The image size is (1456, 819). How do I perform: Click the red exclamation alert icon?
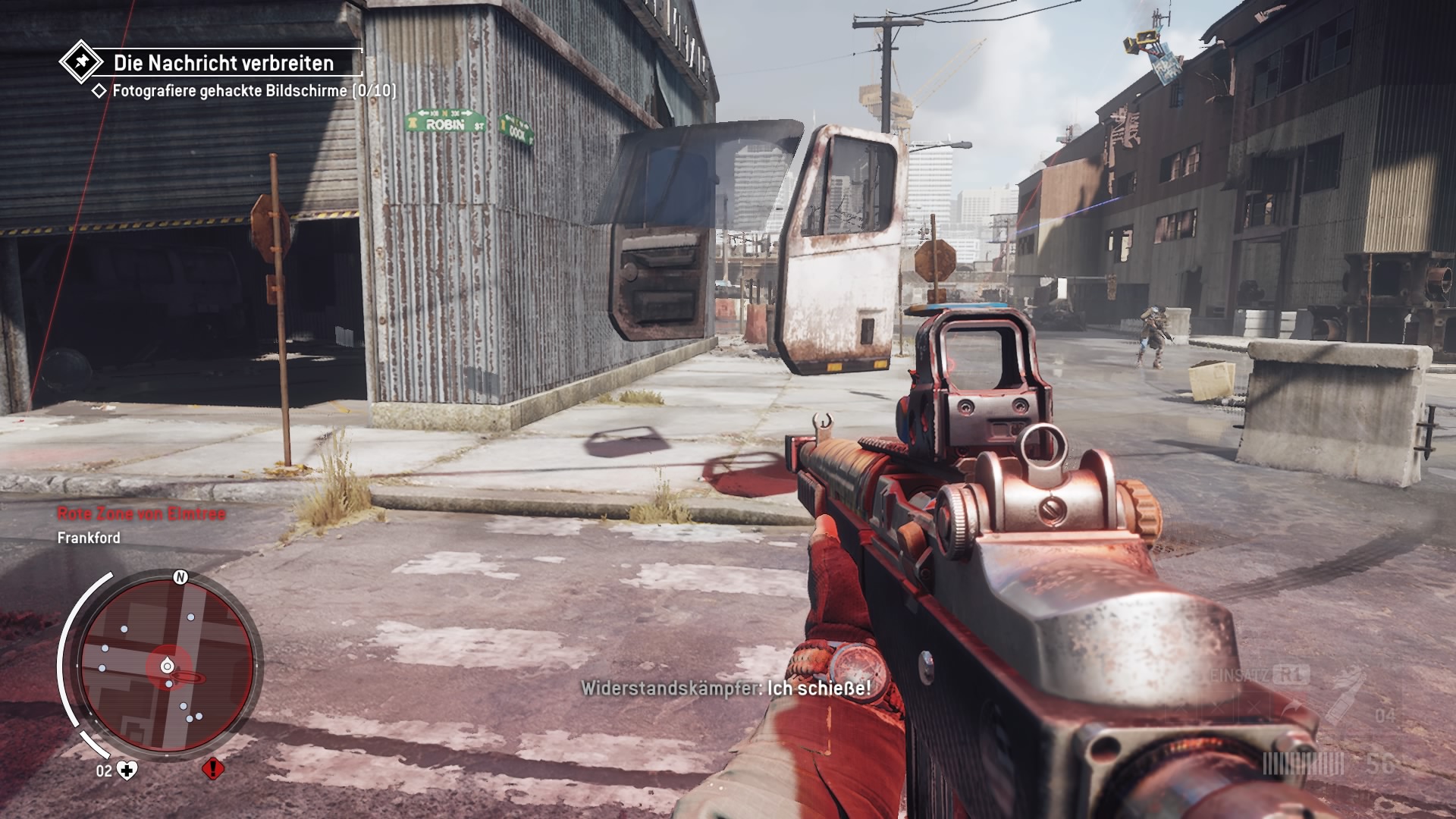pos(213,769)
